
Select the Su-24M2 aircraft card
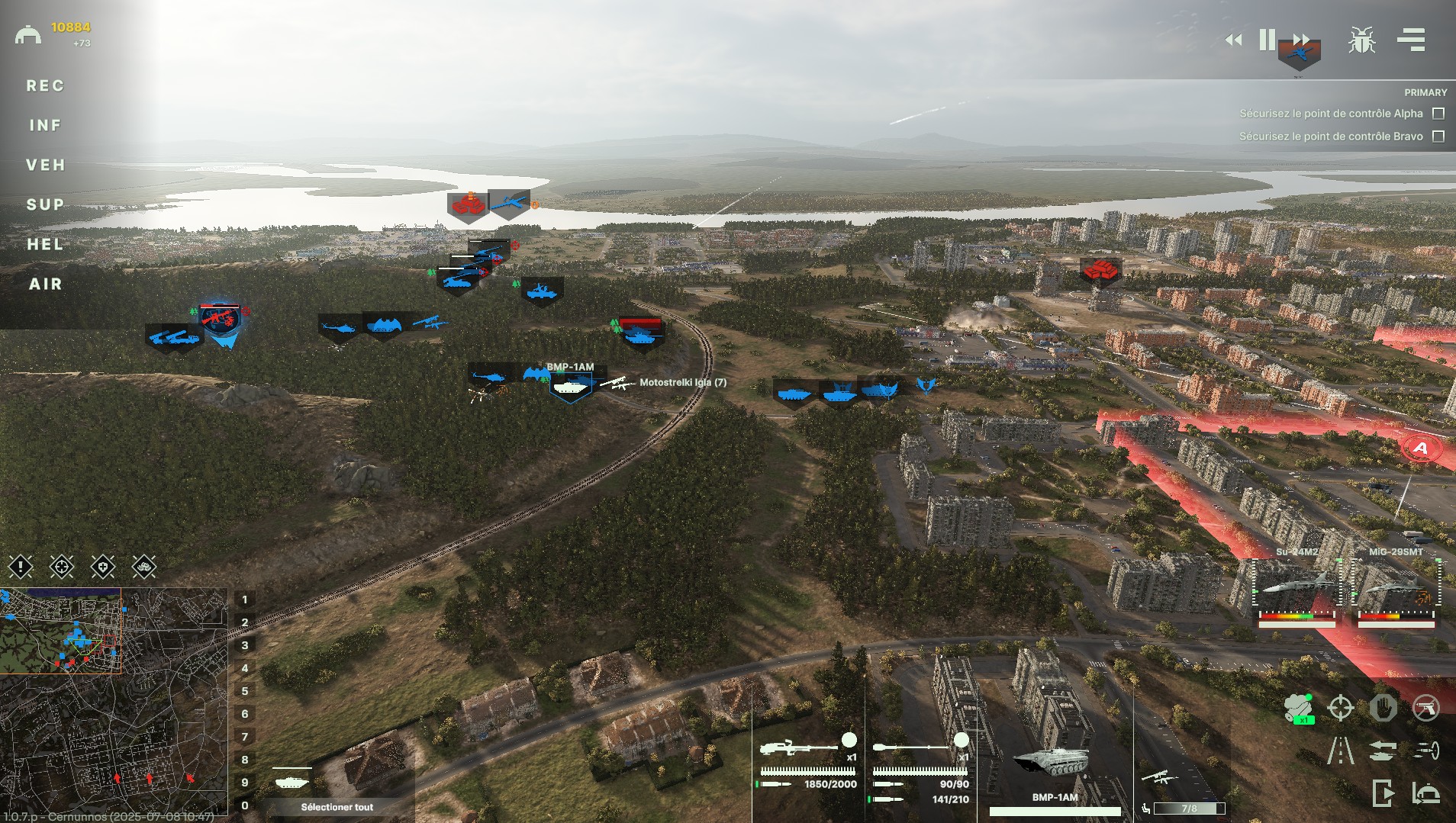tap(1297, 587)
